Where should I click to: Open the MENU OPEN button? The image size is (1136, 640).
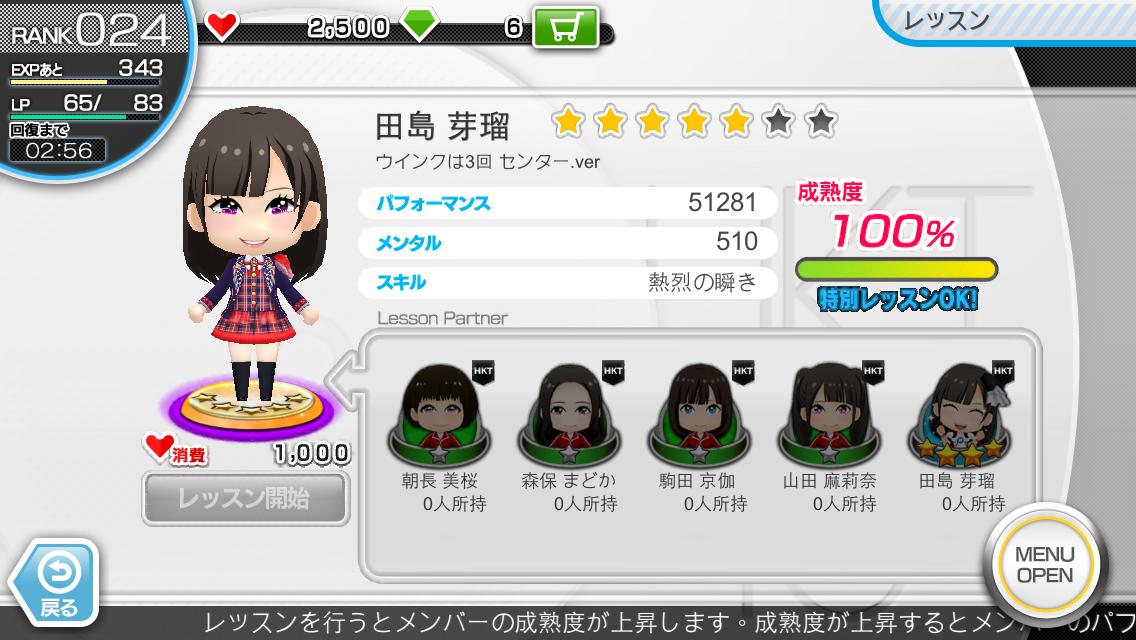(1044, 565)
